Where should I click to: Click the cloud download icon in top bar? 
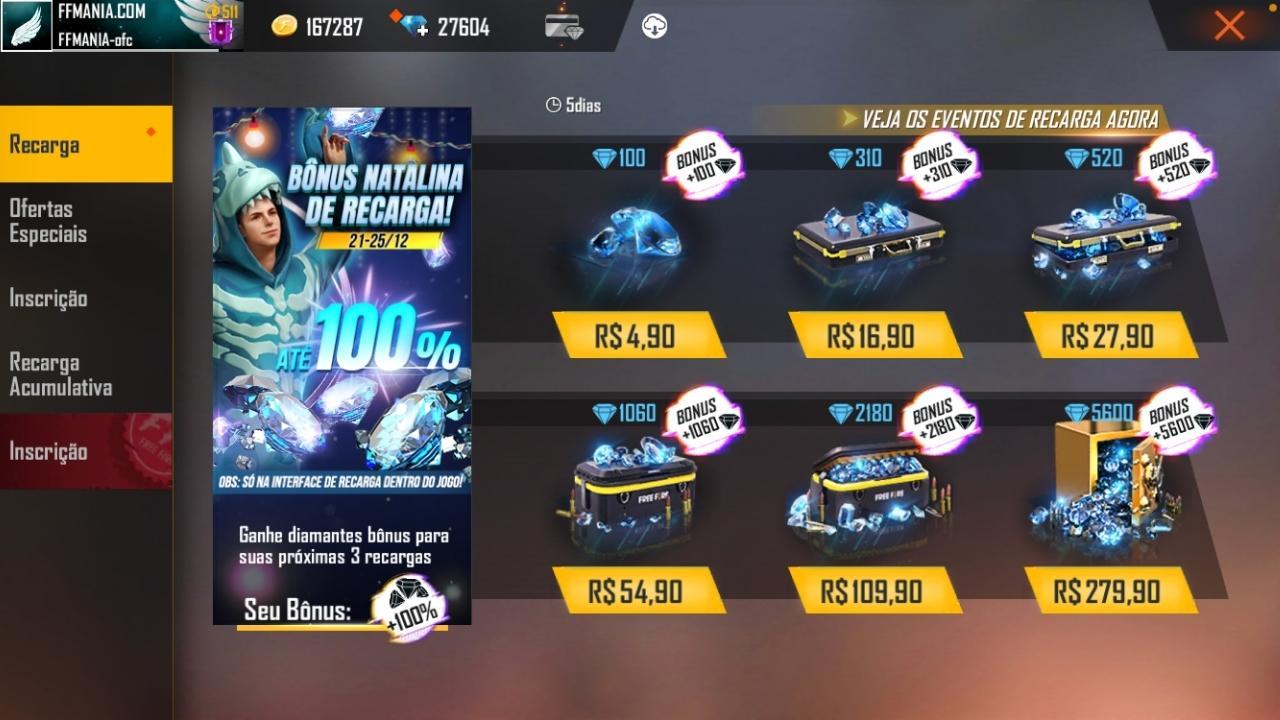[655, 25]
